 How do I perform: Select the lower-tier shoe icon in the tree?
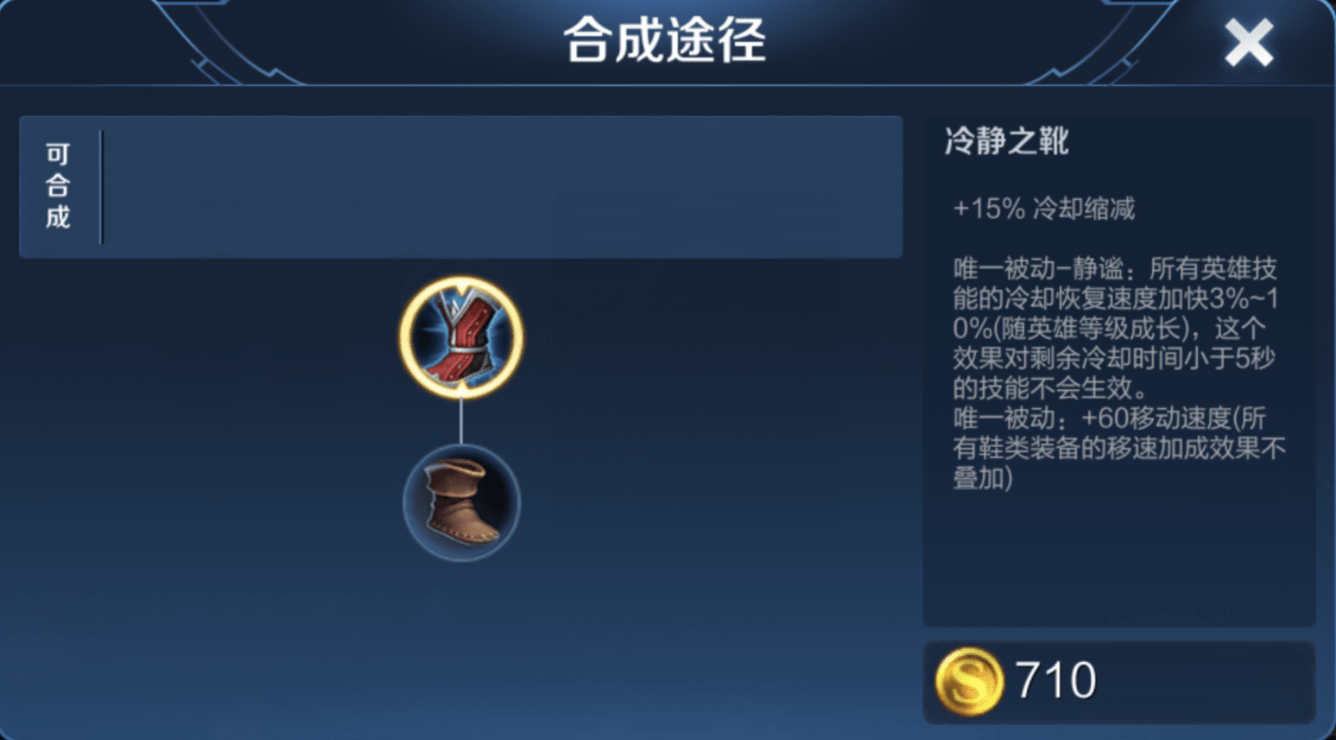pos(462,502)
